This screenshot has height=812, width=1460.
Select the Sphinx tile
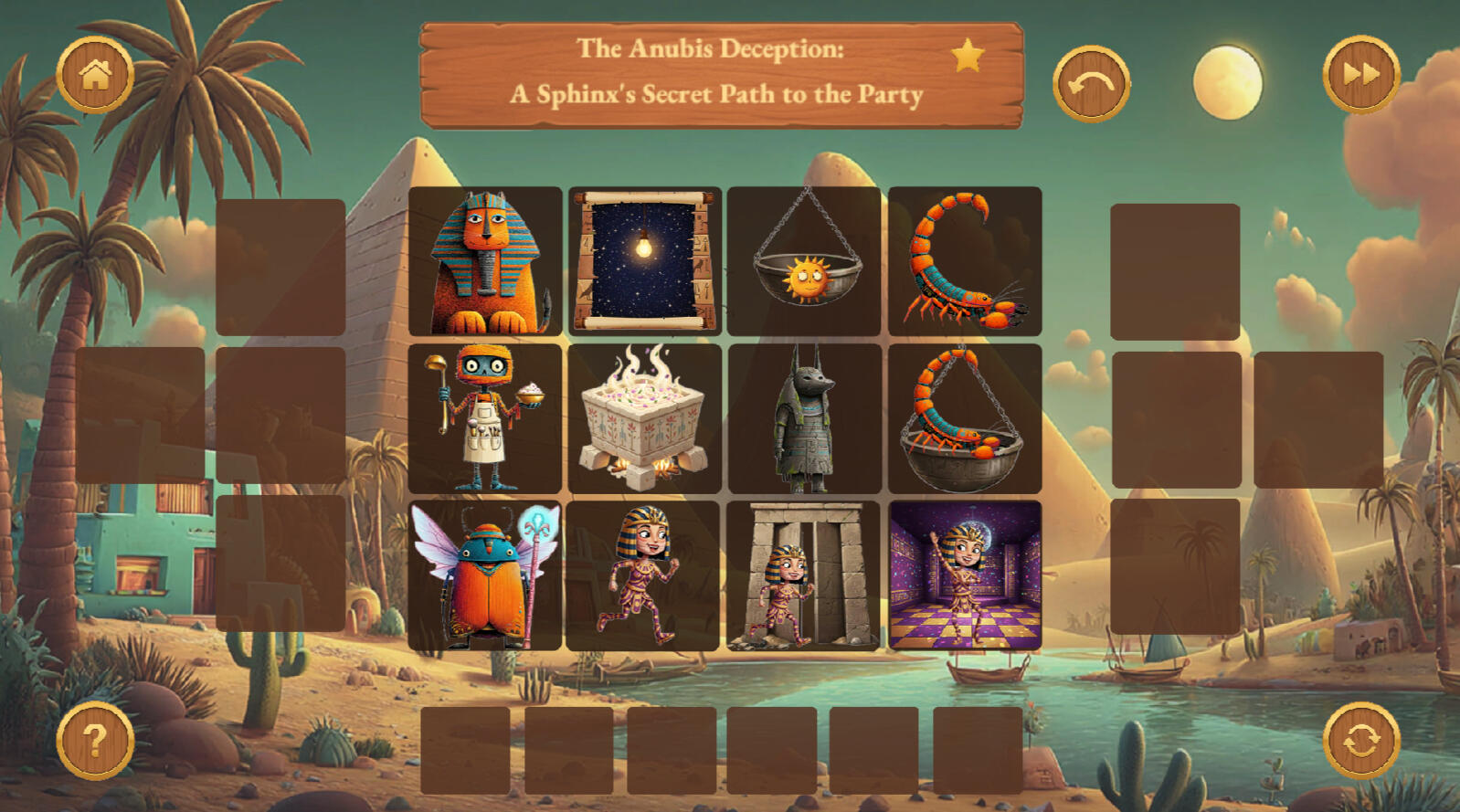(485, 261)
